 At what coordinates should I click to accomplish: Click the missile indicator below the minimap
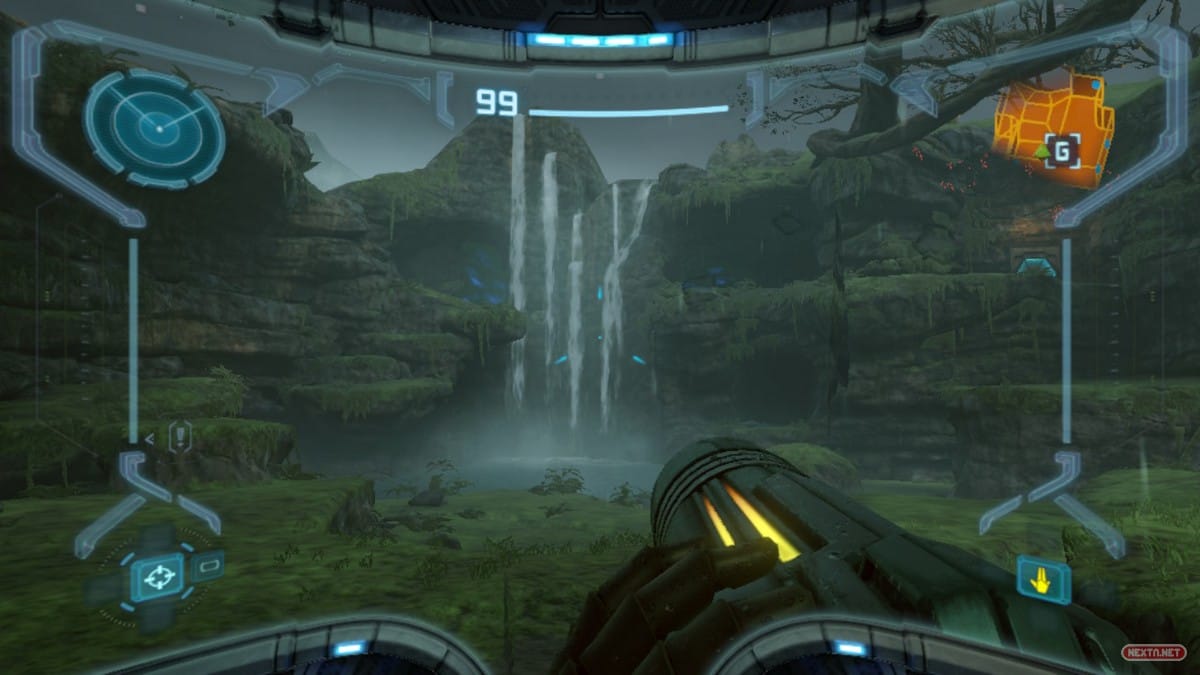pos(1034,264)
